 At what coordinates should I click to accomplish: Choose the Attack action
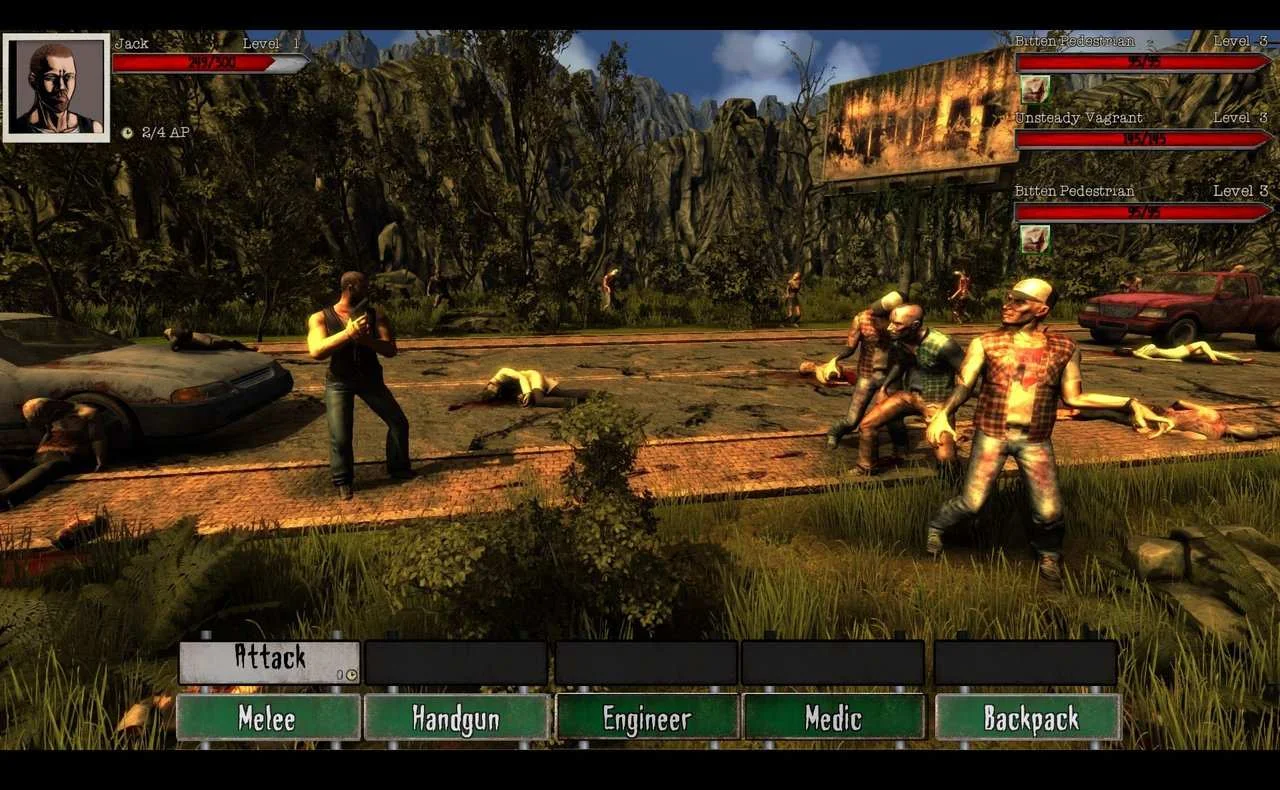[x=269, y=661]
